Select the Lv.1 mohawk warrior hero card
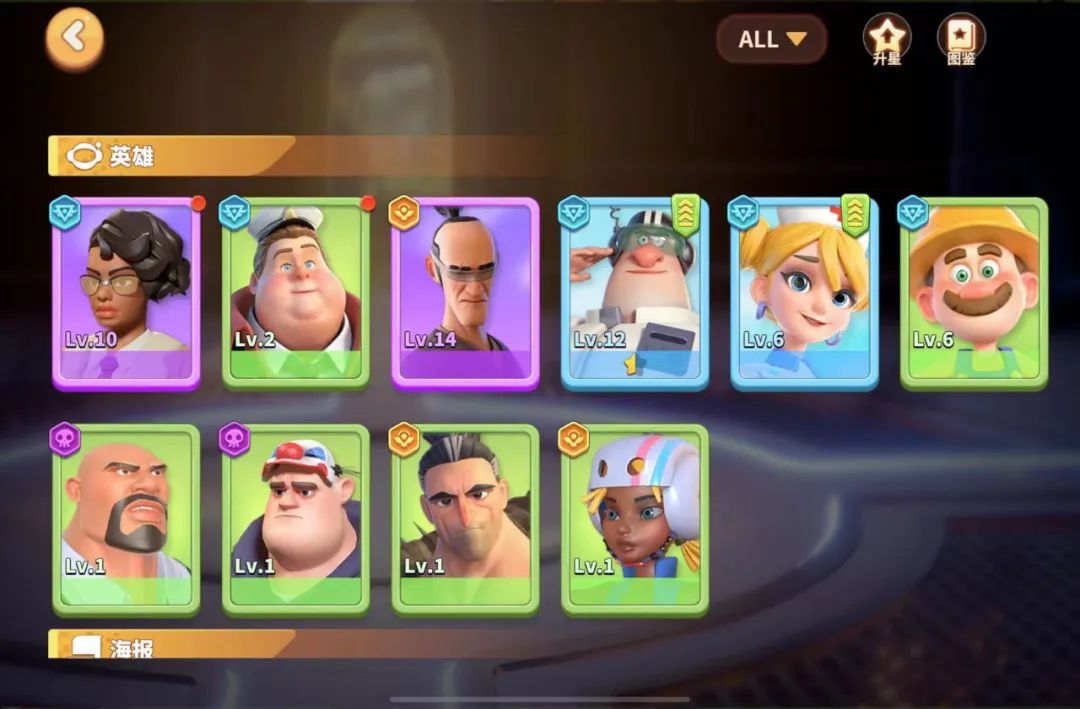This screenshot has width=1080, height=709. pos(465,518)
